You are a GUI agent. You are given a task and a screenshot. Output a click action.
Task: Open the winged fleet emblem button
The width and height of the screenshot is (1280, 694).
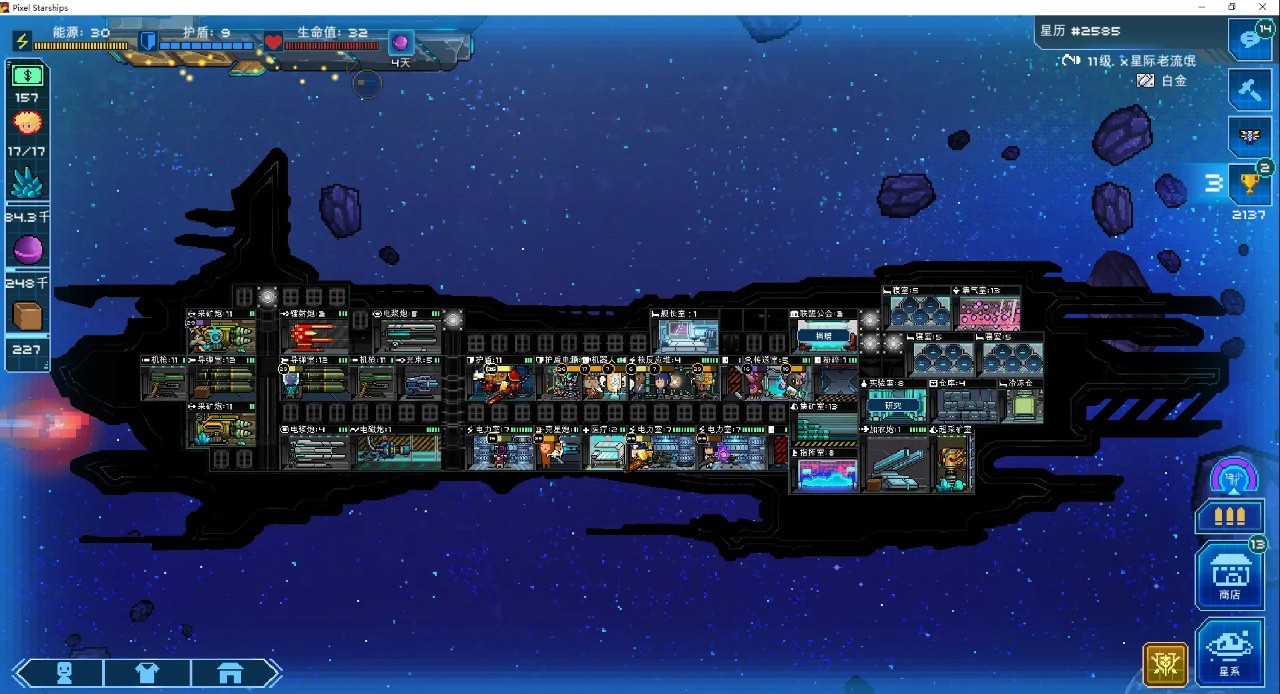pyautogui.click(x=1248, y=136)
